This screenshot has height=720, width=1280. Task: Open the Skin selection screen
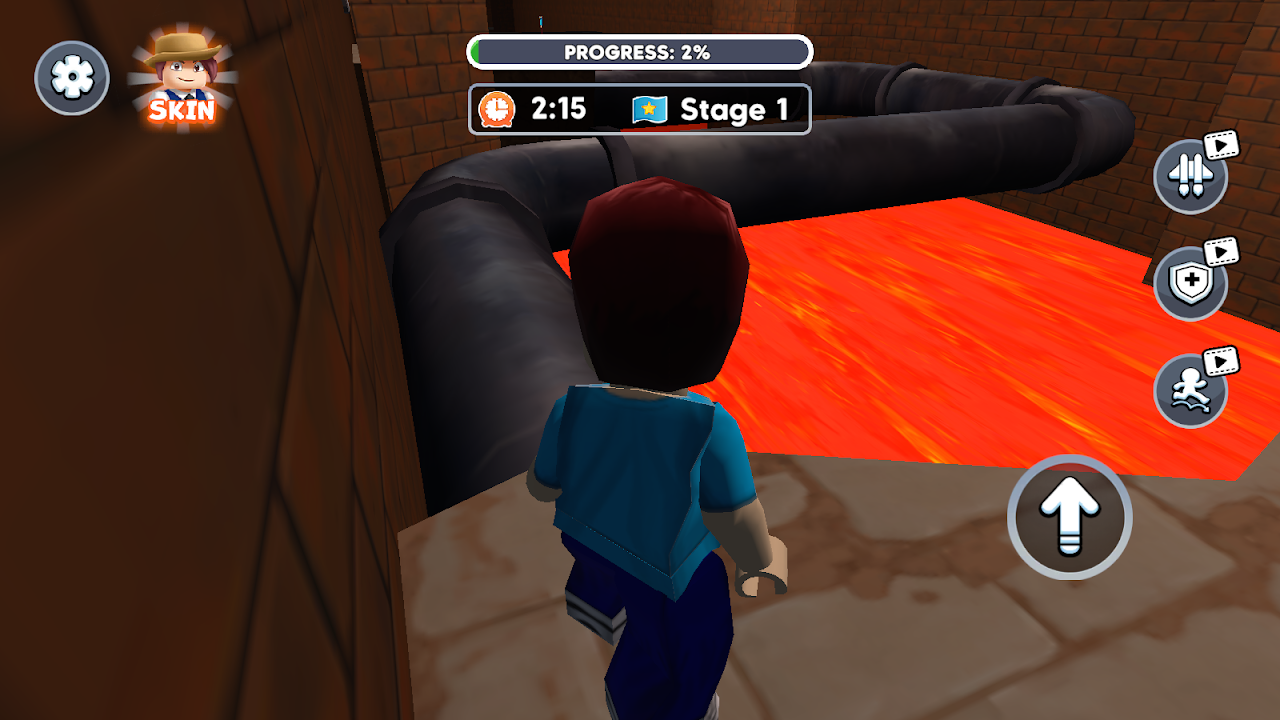click(181, 79)
